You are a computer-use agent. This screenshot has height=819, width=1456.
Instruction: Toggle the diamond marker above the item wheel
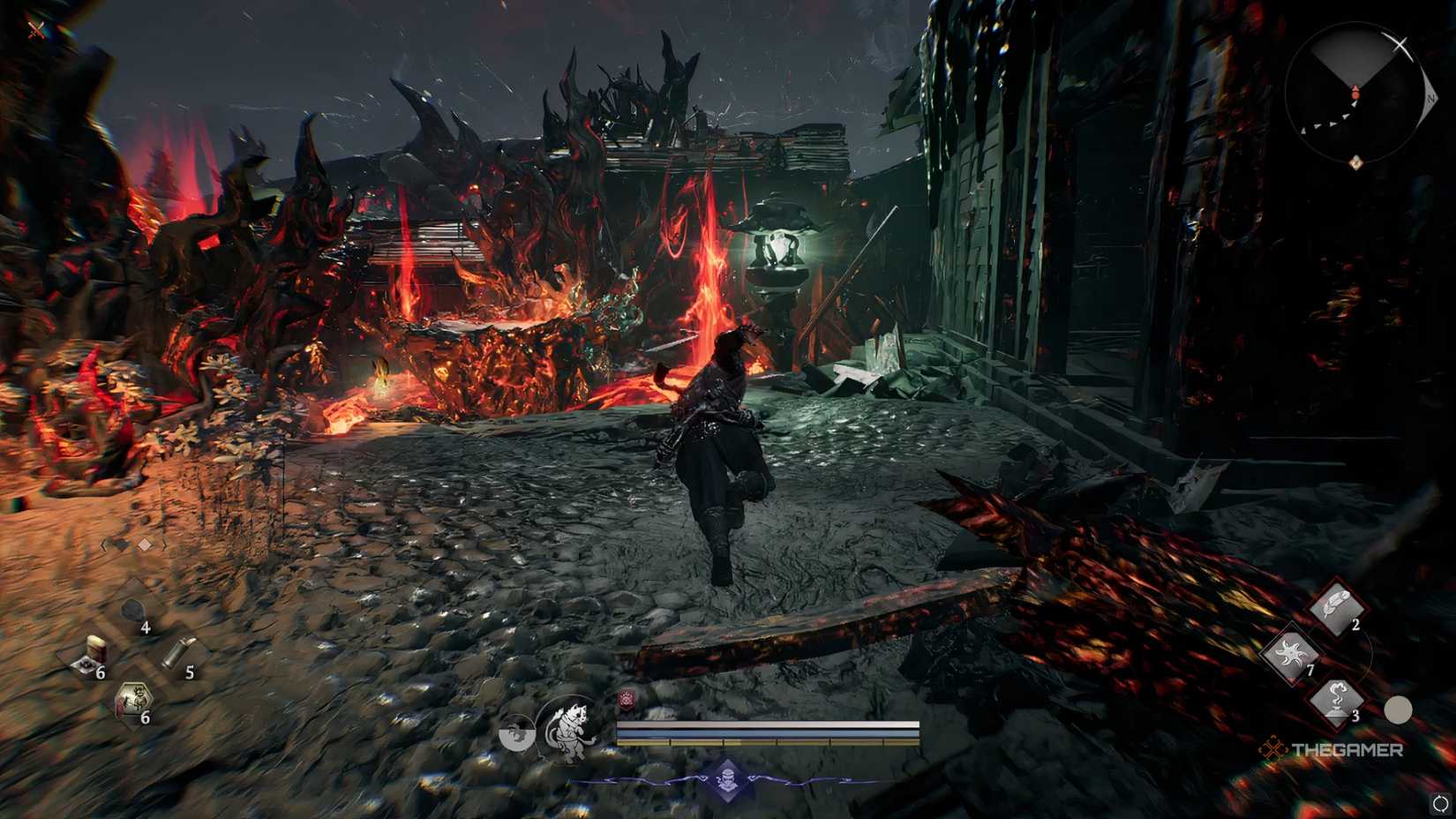144,544
